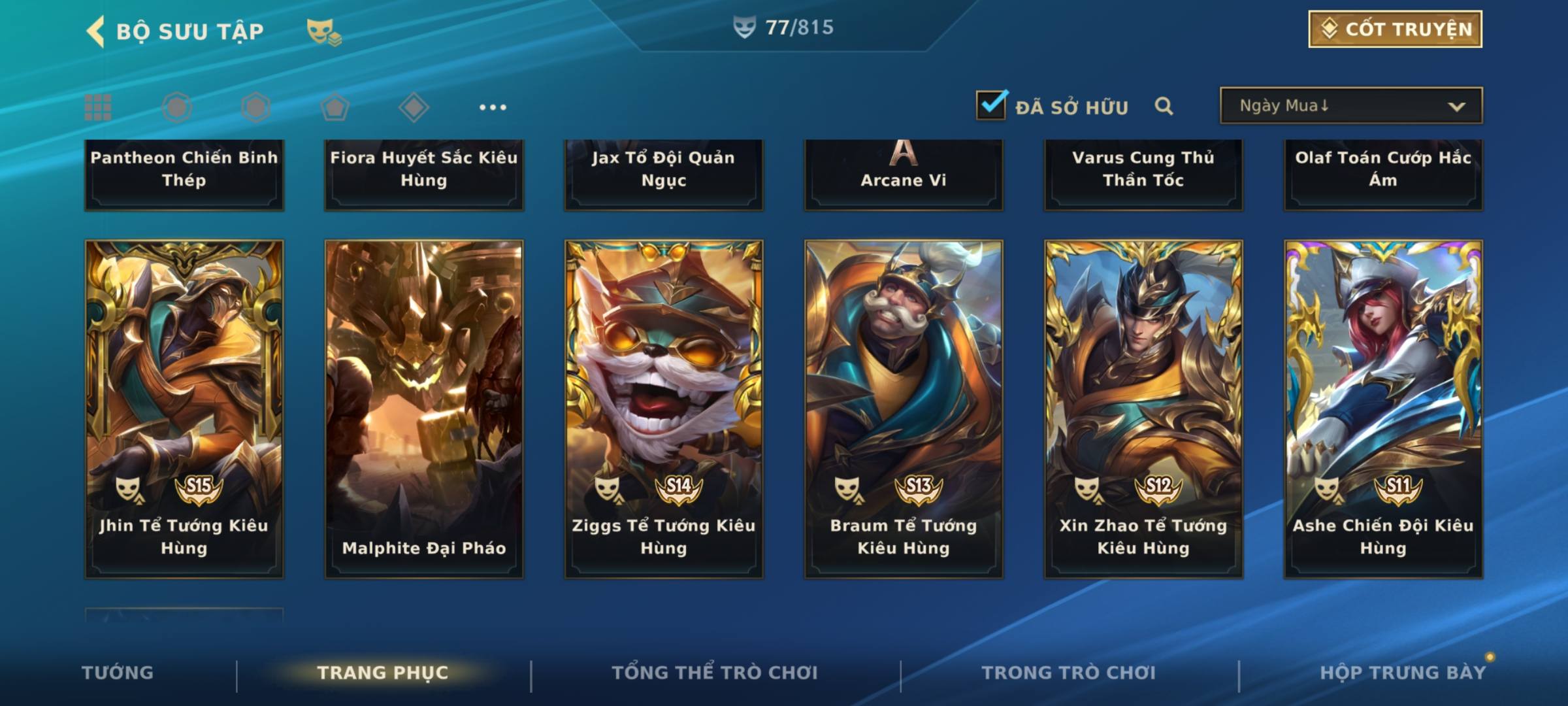
Task: Open the Ngày Mua sort dropdown
Action: coord(1350,106)
